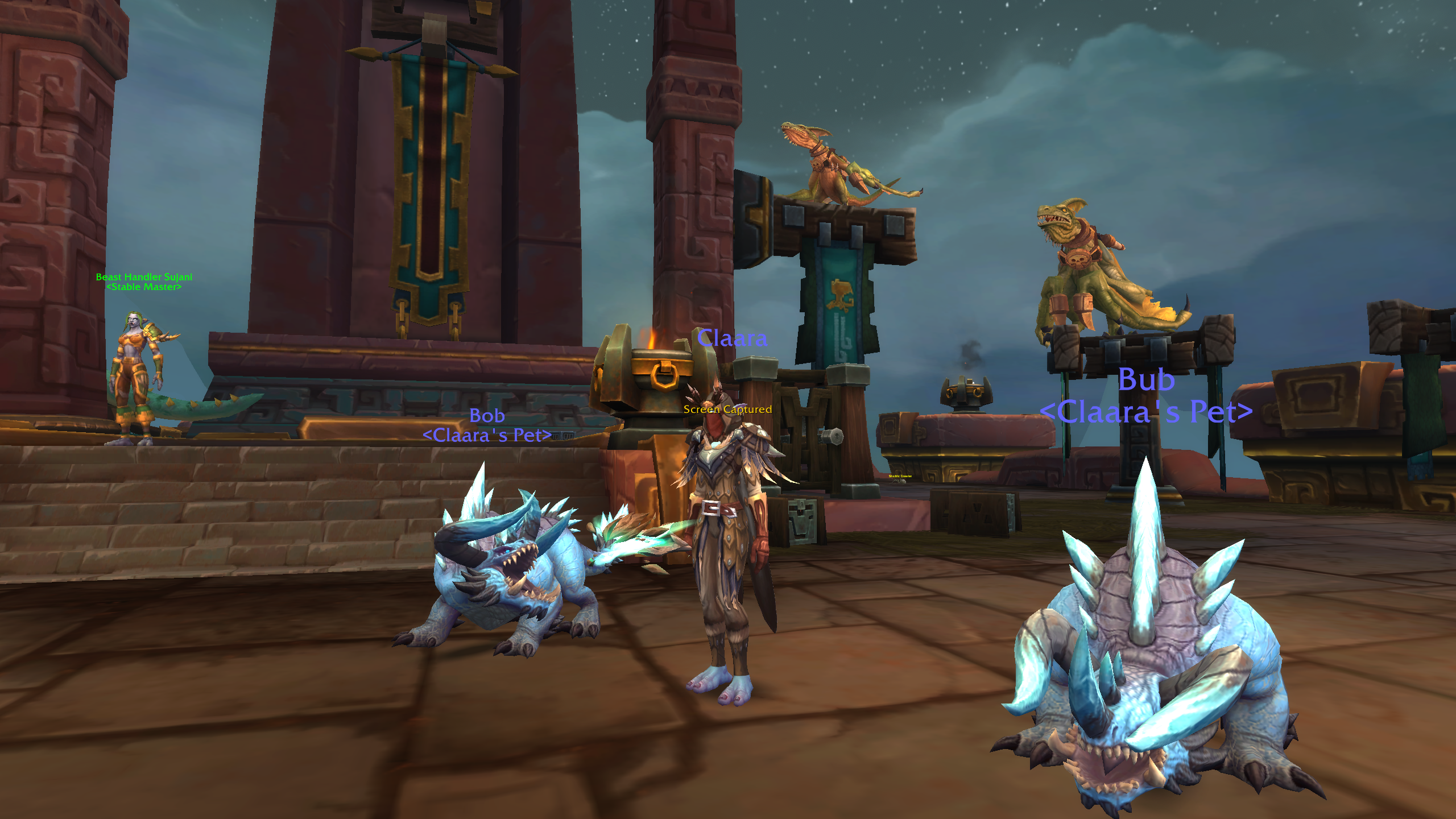Target Claara via her name label
This screenshot has width=1456, height=819.
[x=732, y=338]
